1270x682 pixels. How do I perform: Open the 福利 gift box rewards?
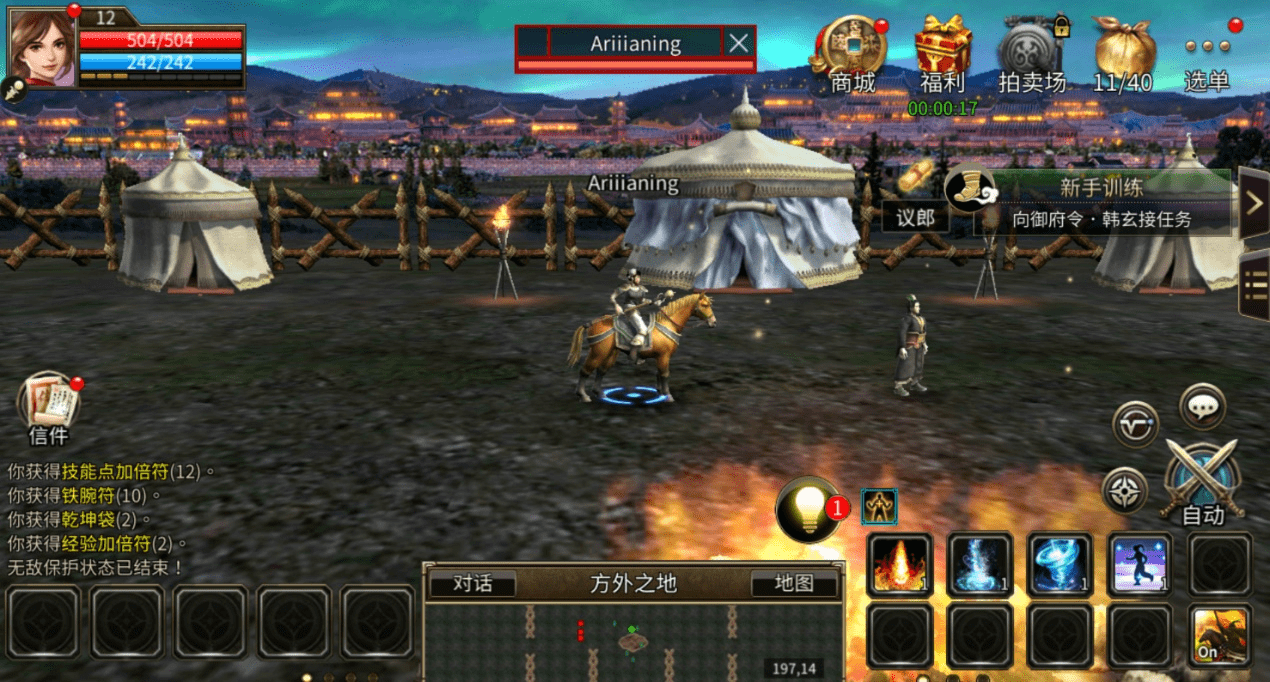pyautogui.click(x=942, y=50)
